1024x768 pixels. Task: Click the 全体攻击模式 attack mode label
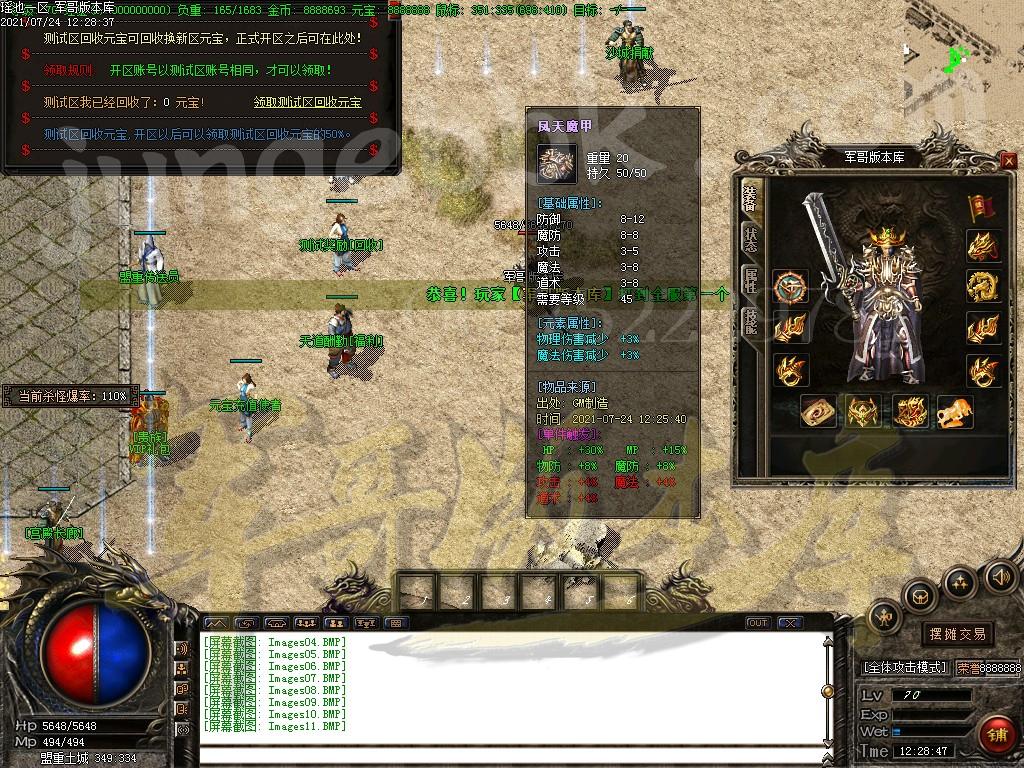[x=904, y=667]
